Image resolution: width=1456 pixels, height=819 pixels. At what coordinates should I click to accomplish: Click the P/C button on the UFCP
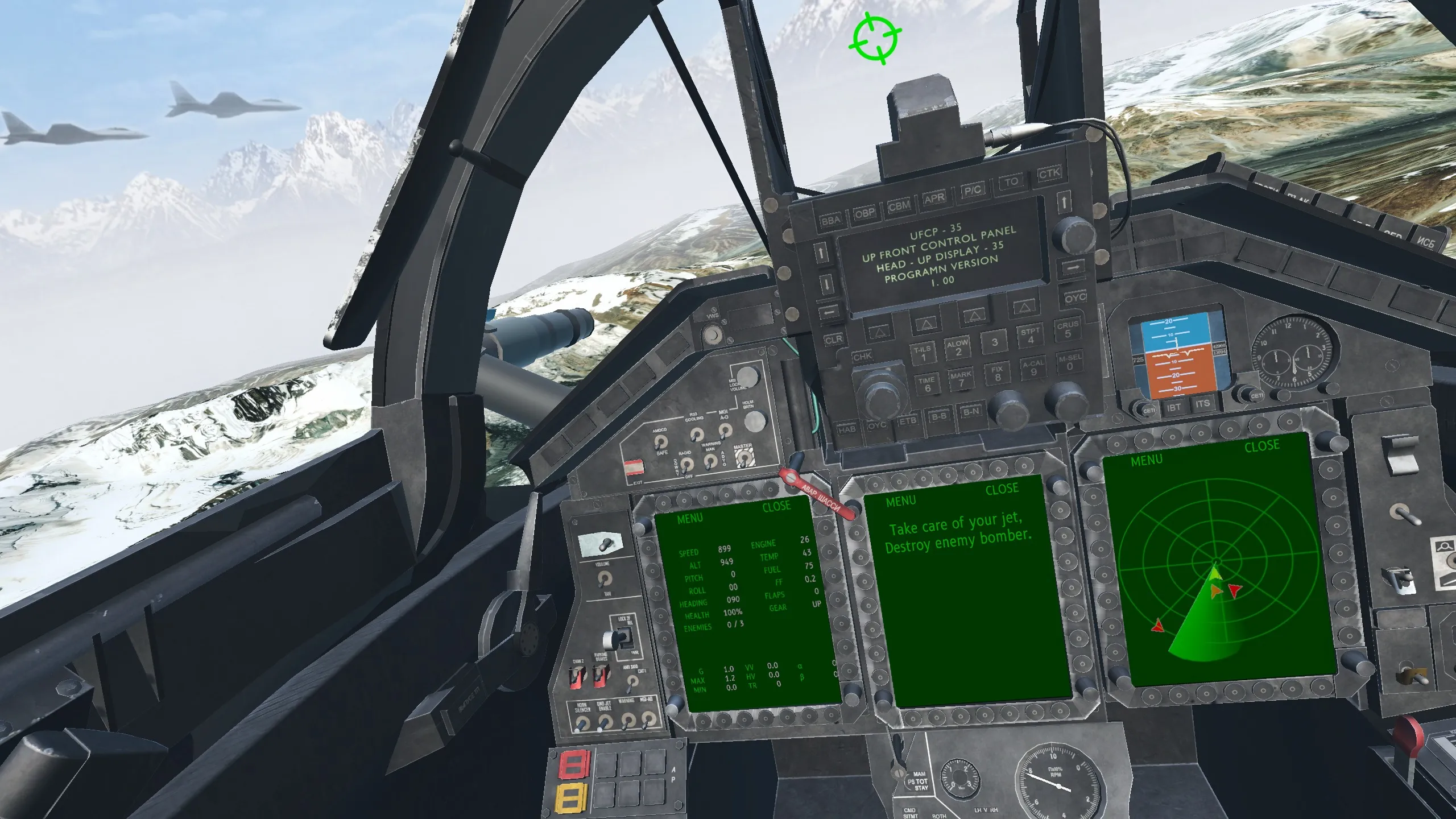[972, 190]
